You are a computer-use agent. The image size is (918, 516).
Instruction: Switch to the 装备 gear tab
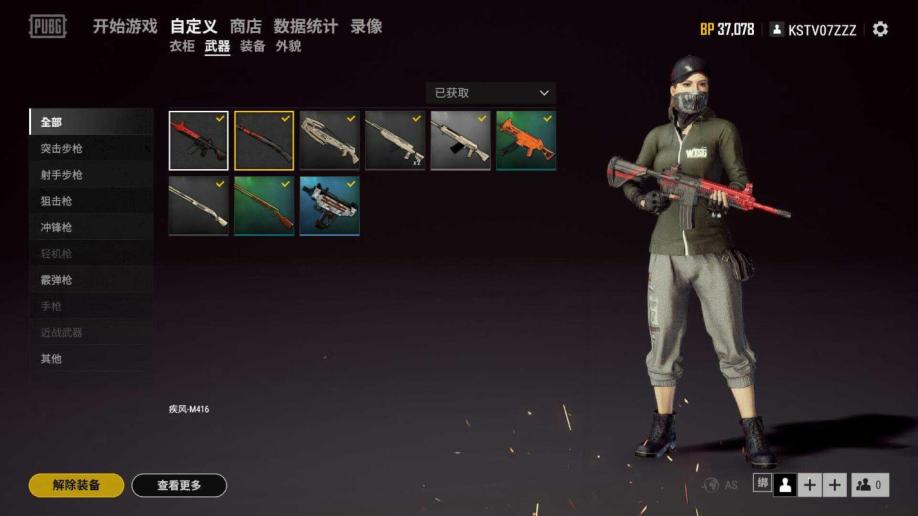coord(252,46)
